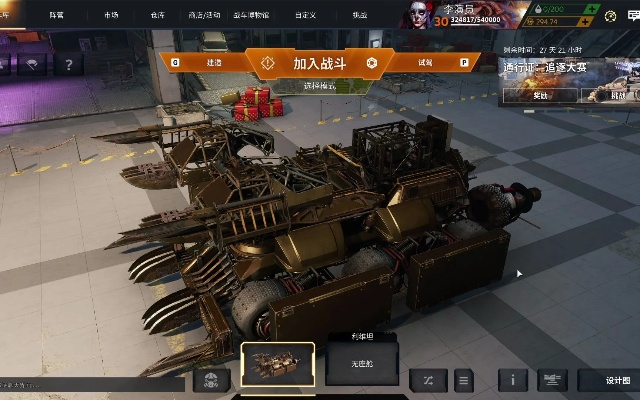Open the 商店/活动 shop tab
640x400 pixels.
pos(204,15)
